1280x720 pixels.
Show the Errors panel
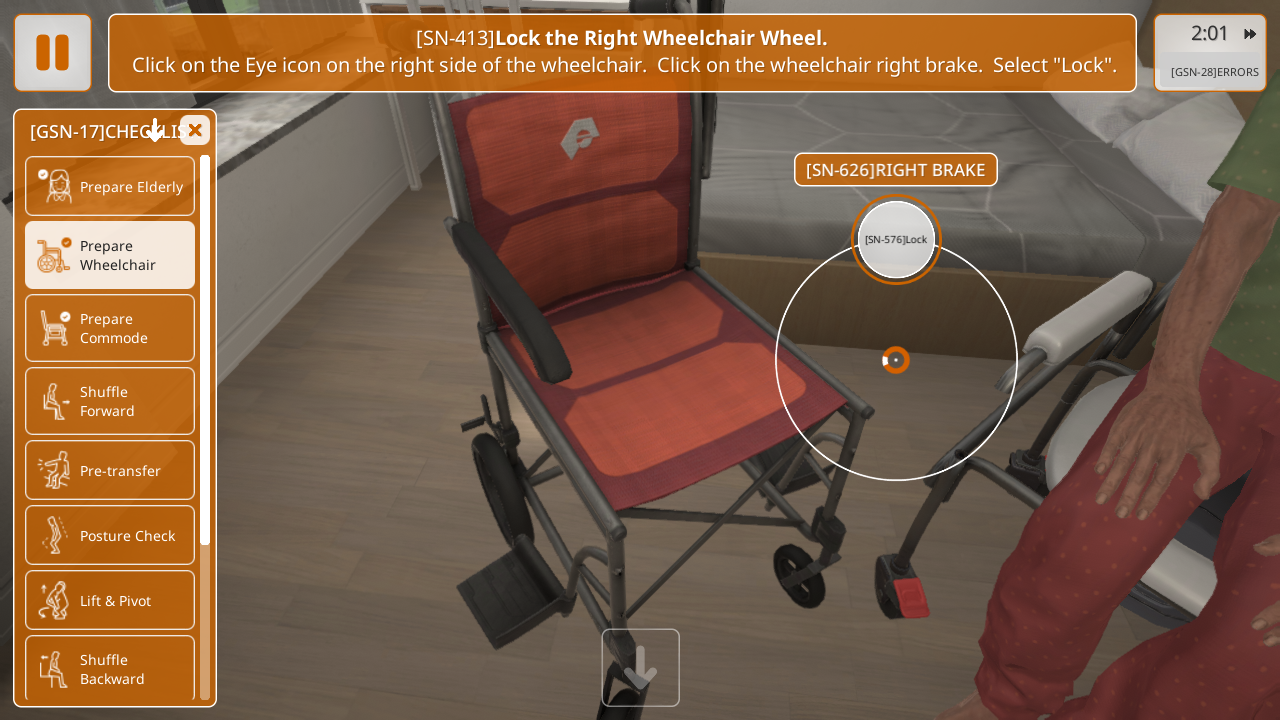coord(1214,72)
